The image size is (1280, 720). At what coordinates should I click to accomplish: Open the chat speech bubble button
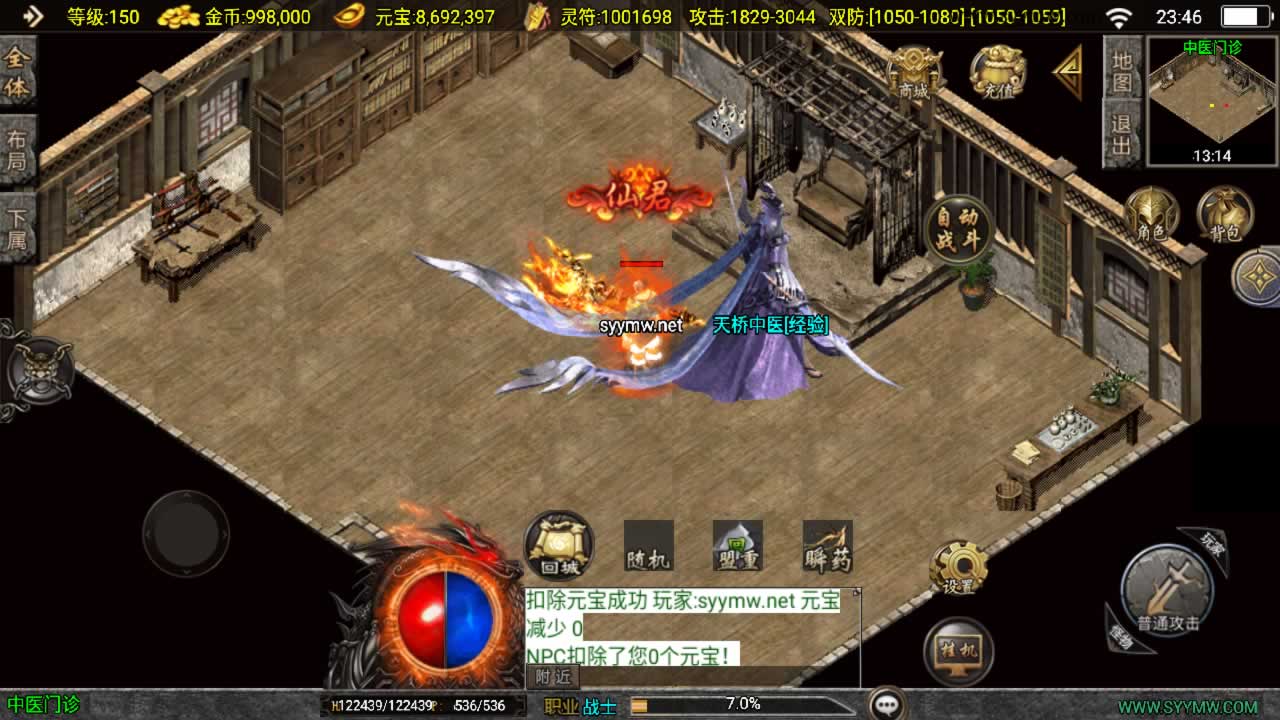click(x=886, y=704)
